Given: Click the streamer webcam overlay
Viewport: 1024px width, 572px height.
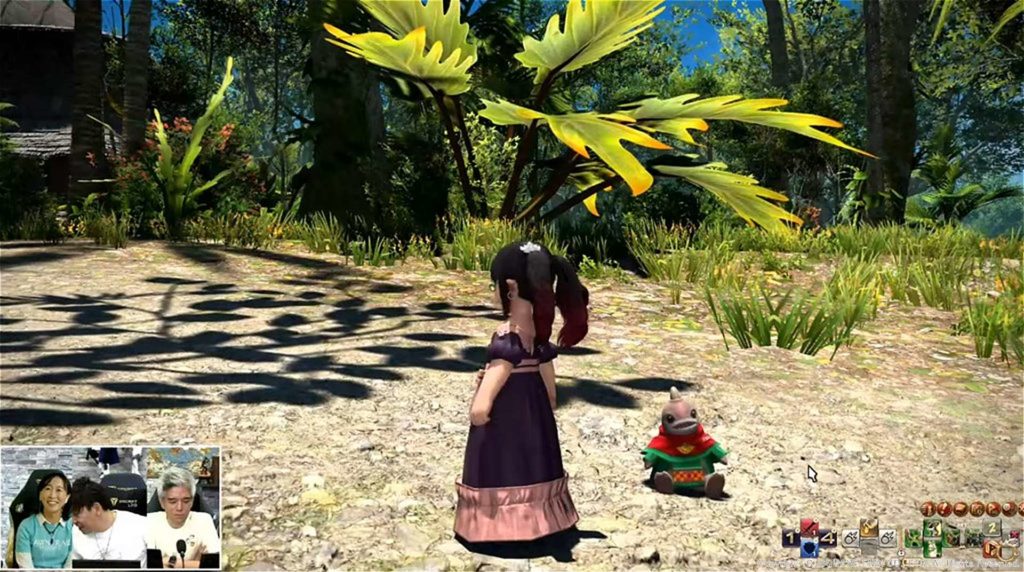Looking at the screenshot, I should (x=110, y=507).
